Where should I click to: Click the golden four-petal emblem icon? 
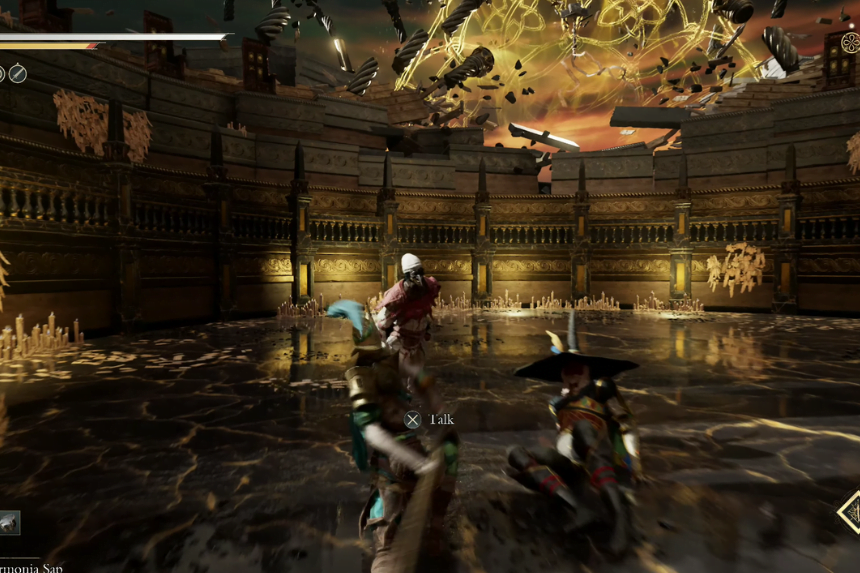pos(850,43)
